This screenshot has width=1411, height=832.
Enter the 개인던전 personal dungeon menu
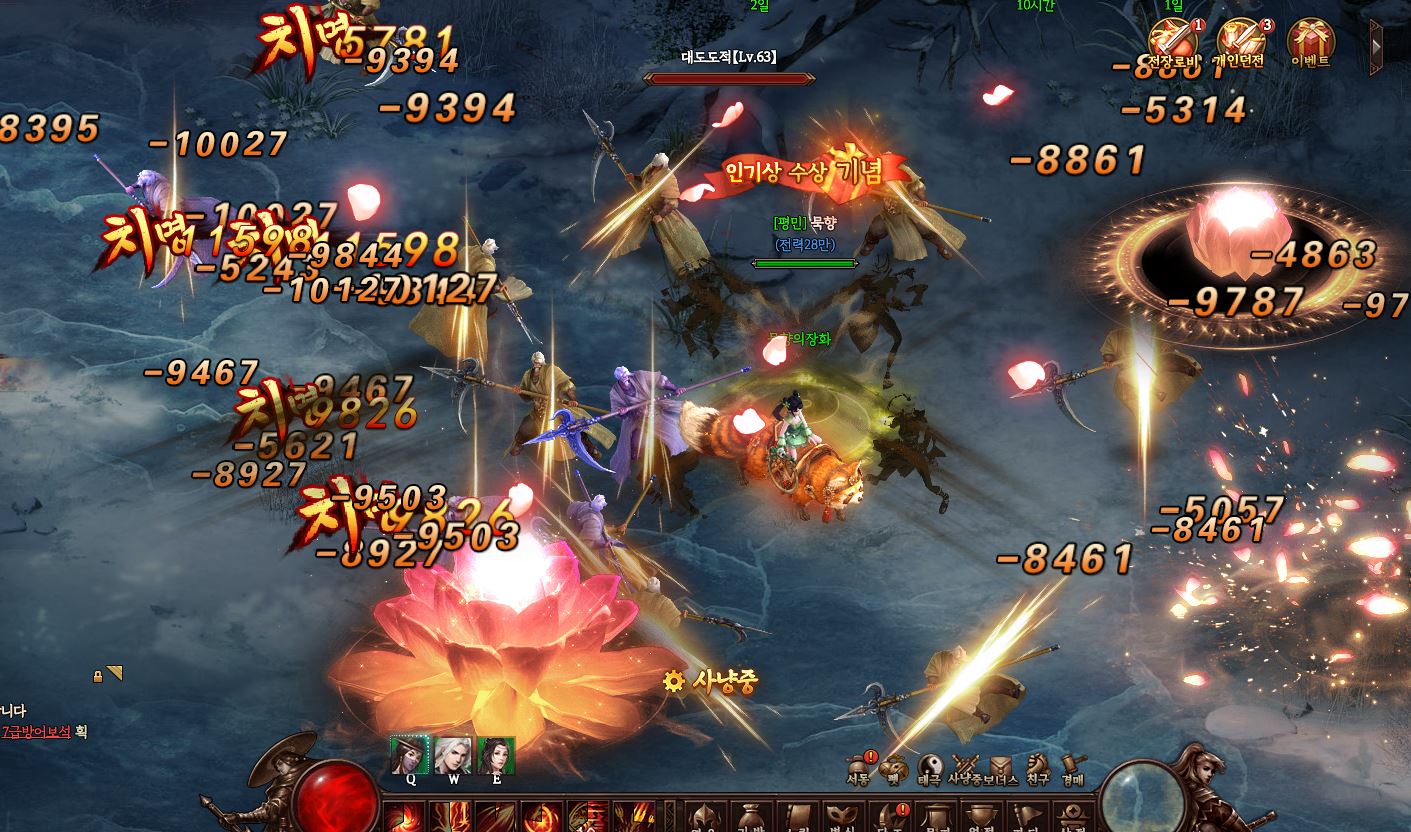[1240, 42]
